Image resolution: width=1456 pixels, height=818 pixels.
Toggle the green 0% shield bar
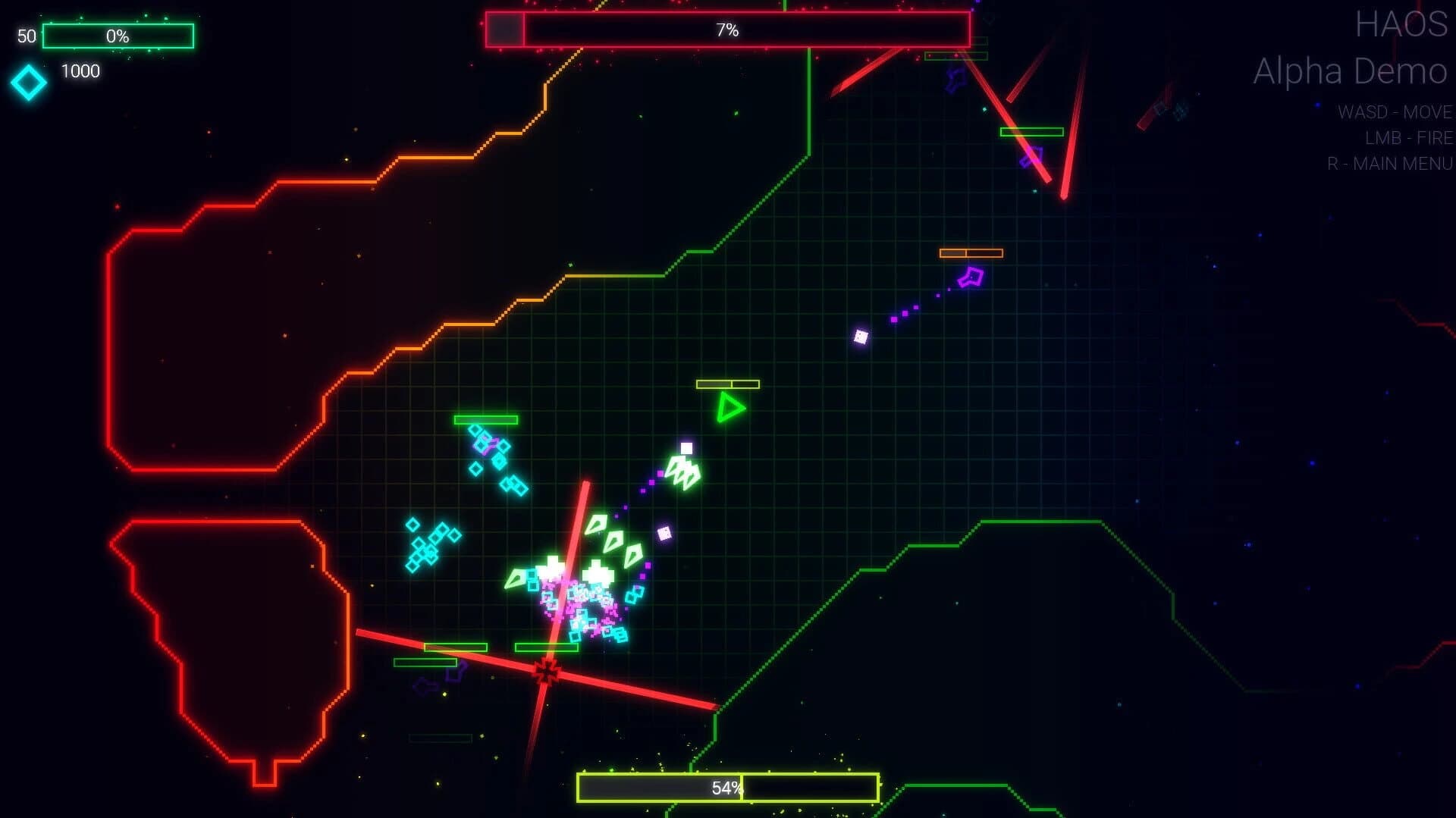[x=118, y=35]
